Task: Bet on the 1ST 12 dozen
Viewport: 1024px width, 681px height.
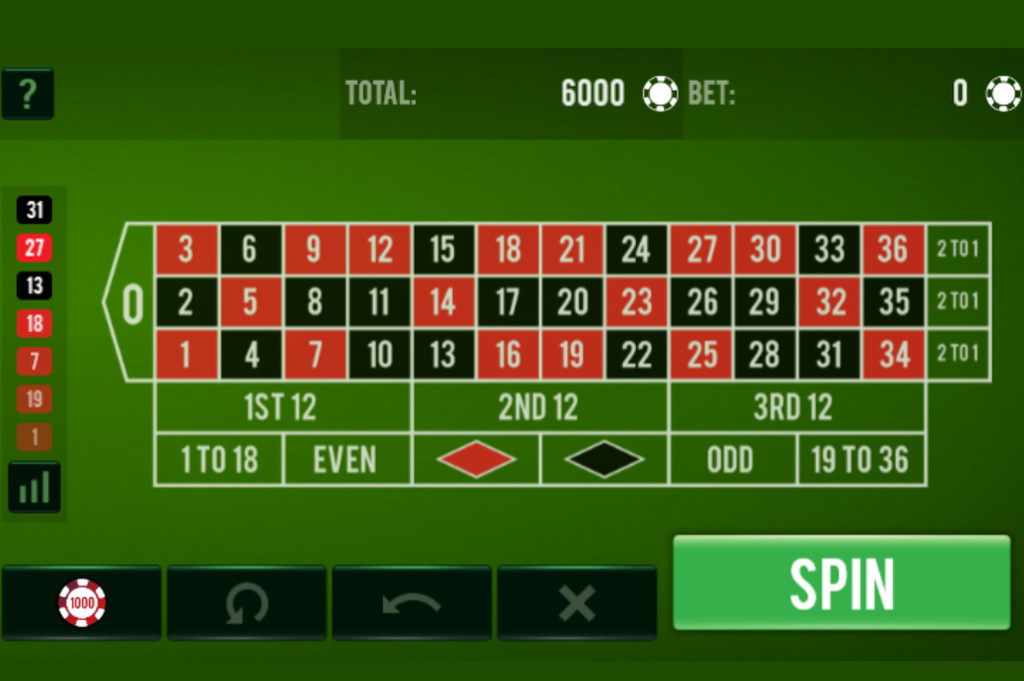Action: click(x=282, y=407)
